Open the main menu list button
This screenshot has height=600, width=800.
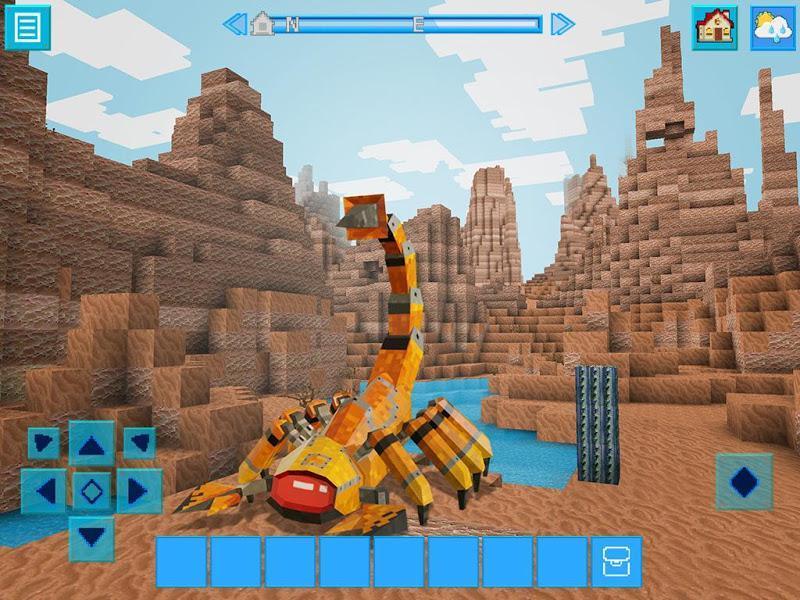click(x=27, y=27)
